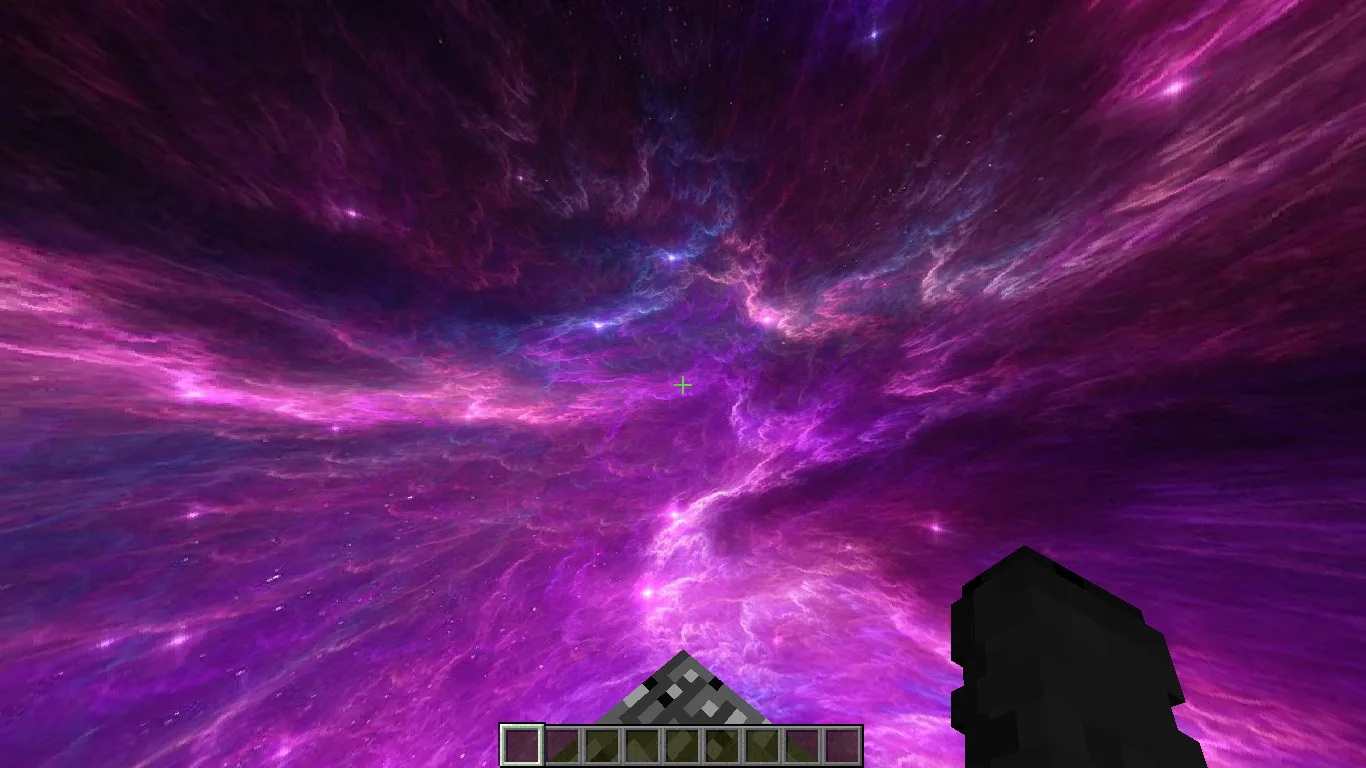Viewport: 1366px width, 768px height.
Task: Click the highlighted selected hotbar slot frame
Action: pos(521,743)
